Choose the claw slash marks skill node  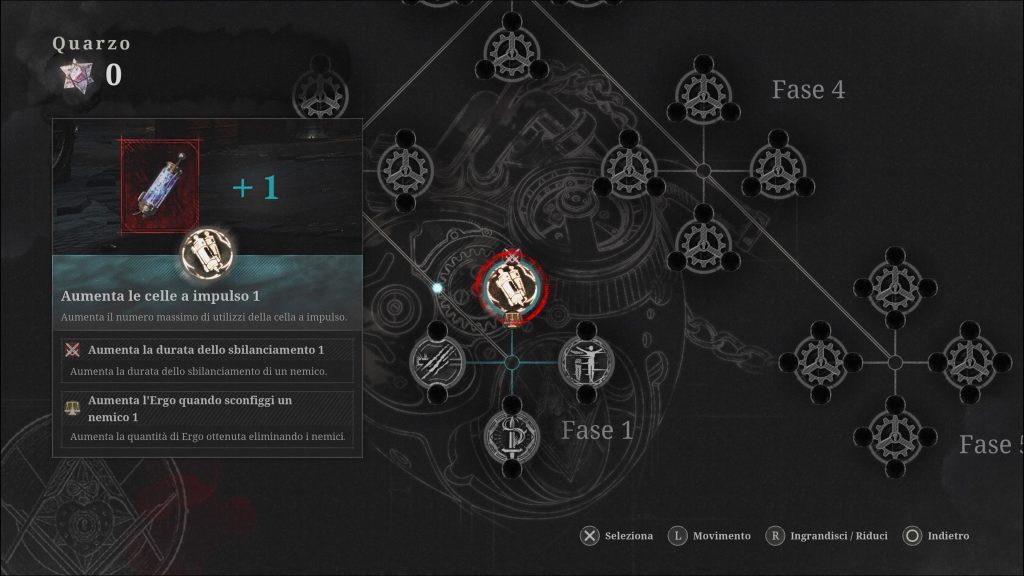(x=437, y=361)
